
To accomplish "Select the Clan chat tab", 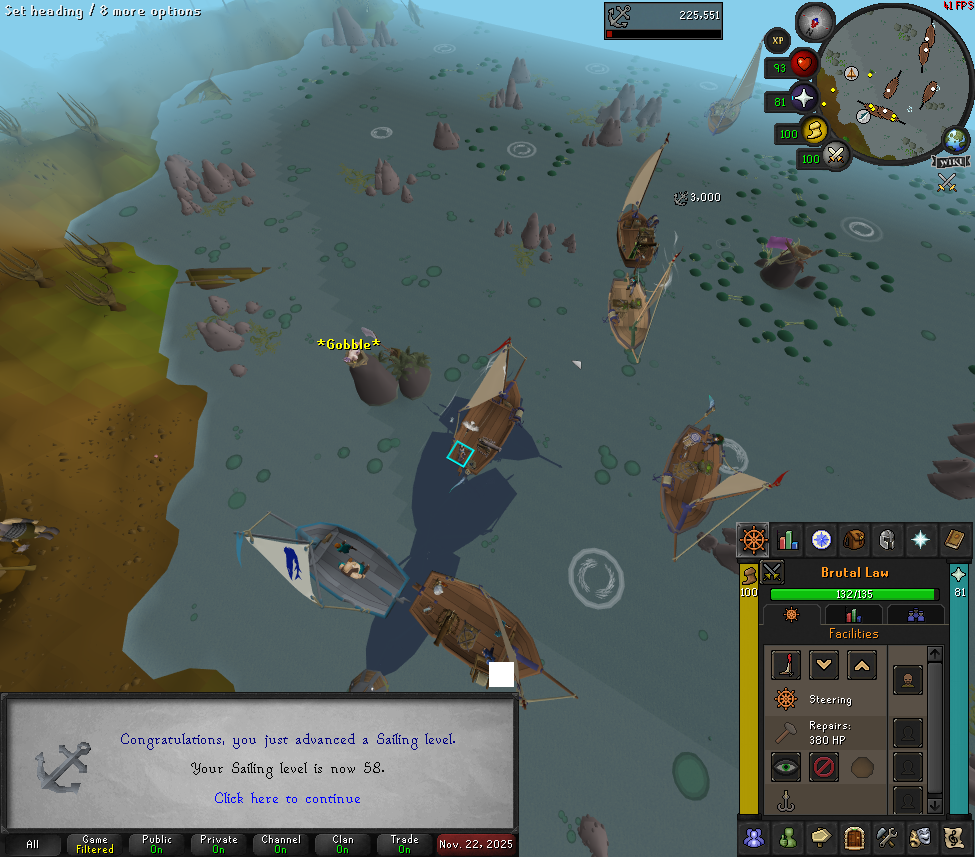I will 342,844.
